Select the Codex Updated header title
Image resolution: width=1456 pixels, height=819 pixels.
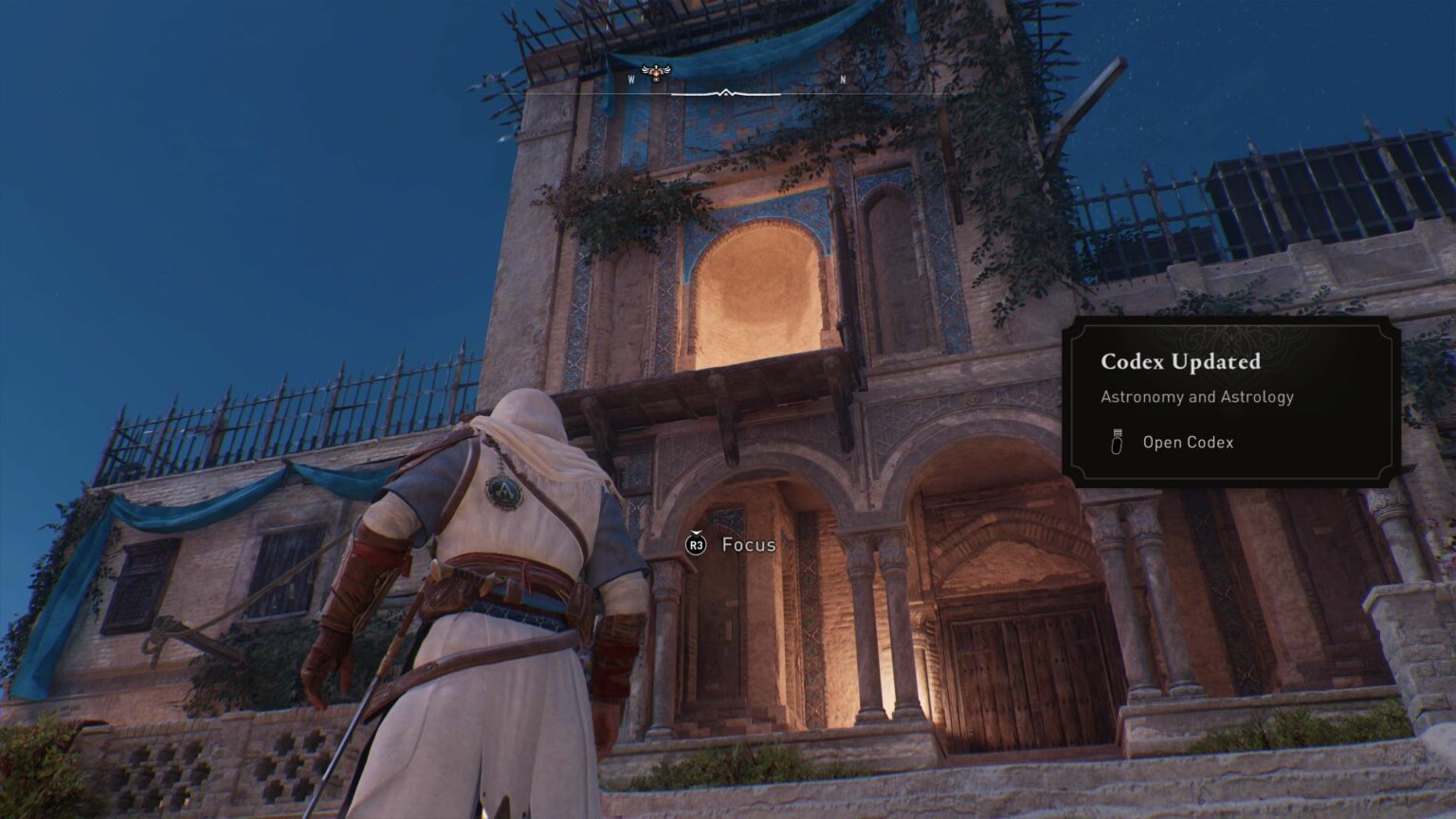[x=1180, y=361]
